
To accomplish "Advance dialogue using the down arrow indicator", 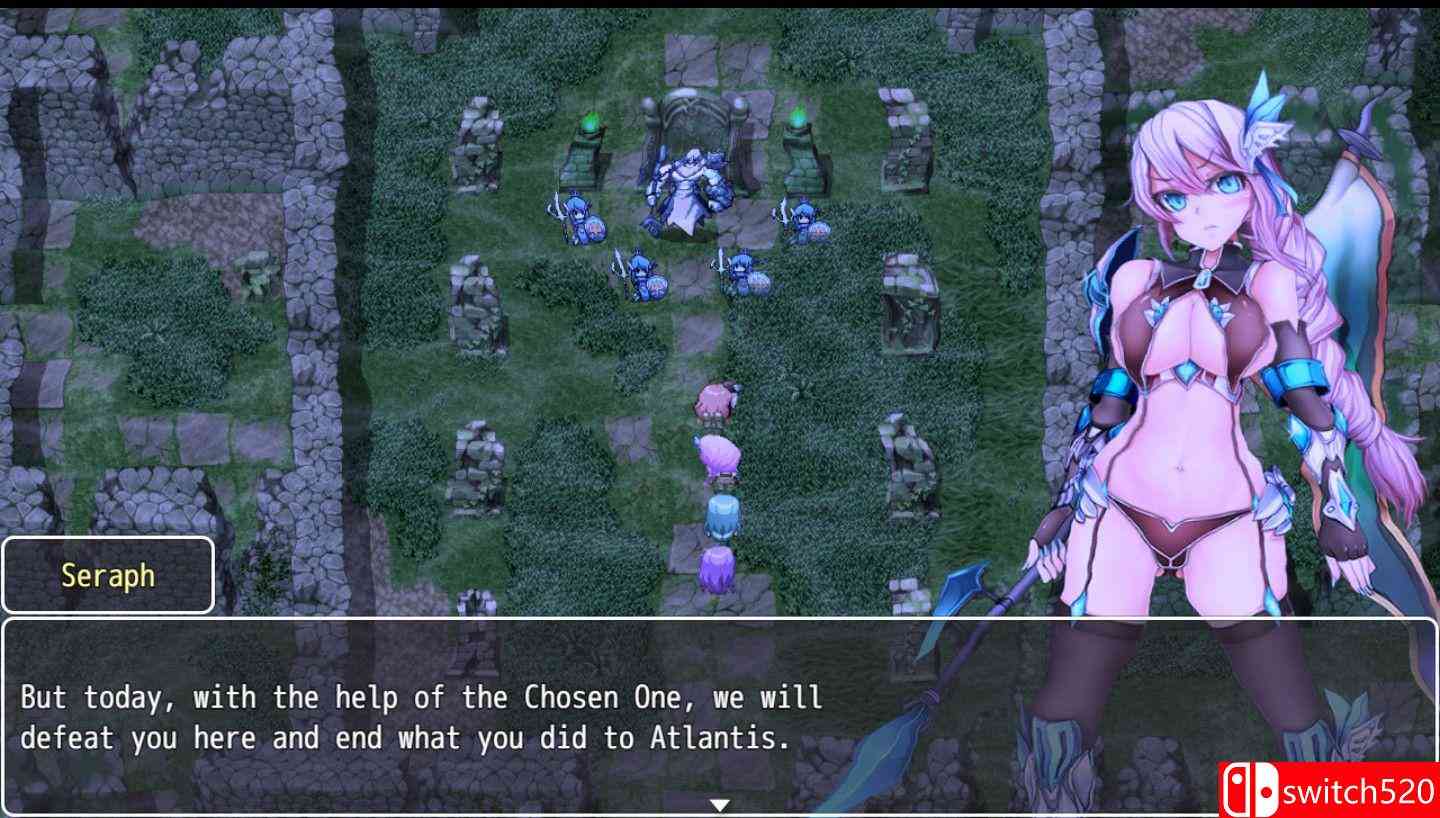I will point(720,803).
